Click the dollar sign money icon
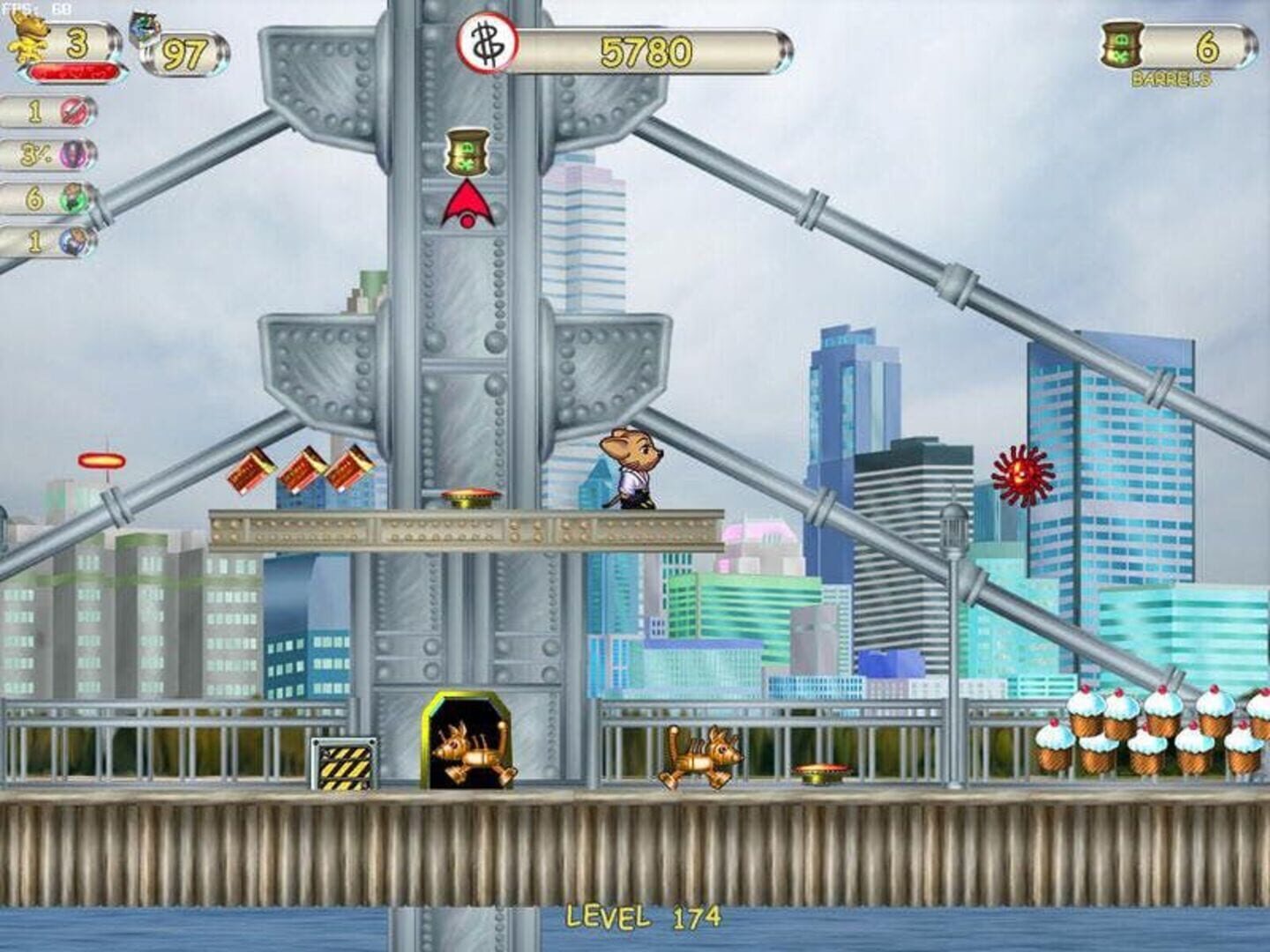 (x=484, y=42)
